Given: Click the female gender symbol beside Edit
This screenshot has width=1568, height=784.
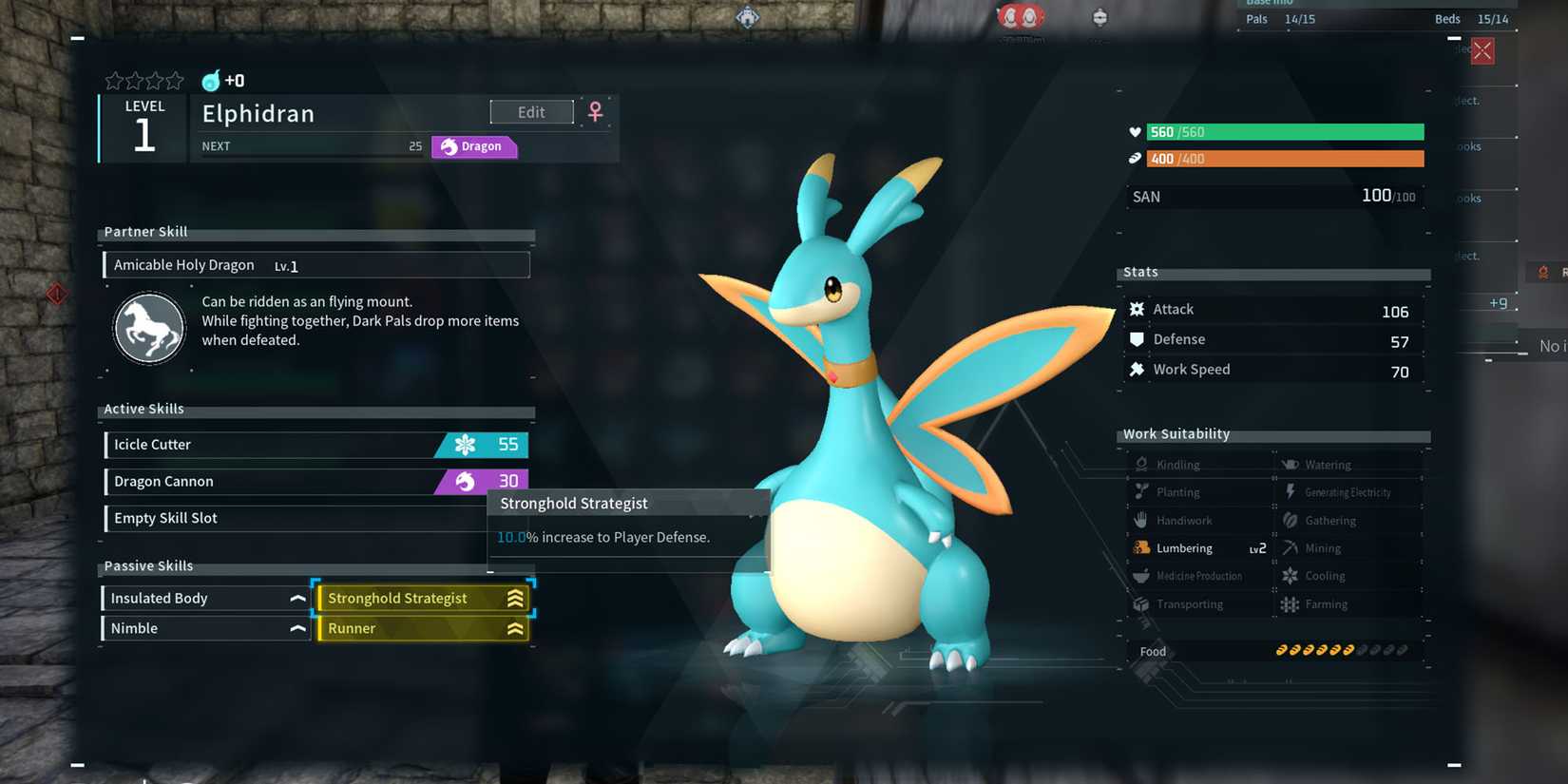Looking at the screenshot, I should click(x=595, y=111).
